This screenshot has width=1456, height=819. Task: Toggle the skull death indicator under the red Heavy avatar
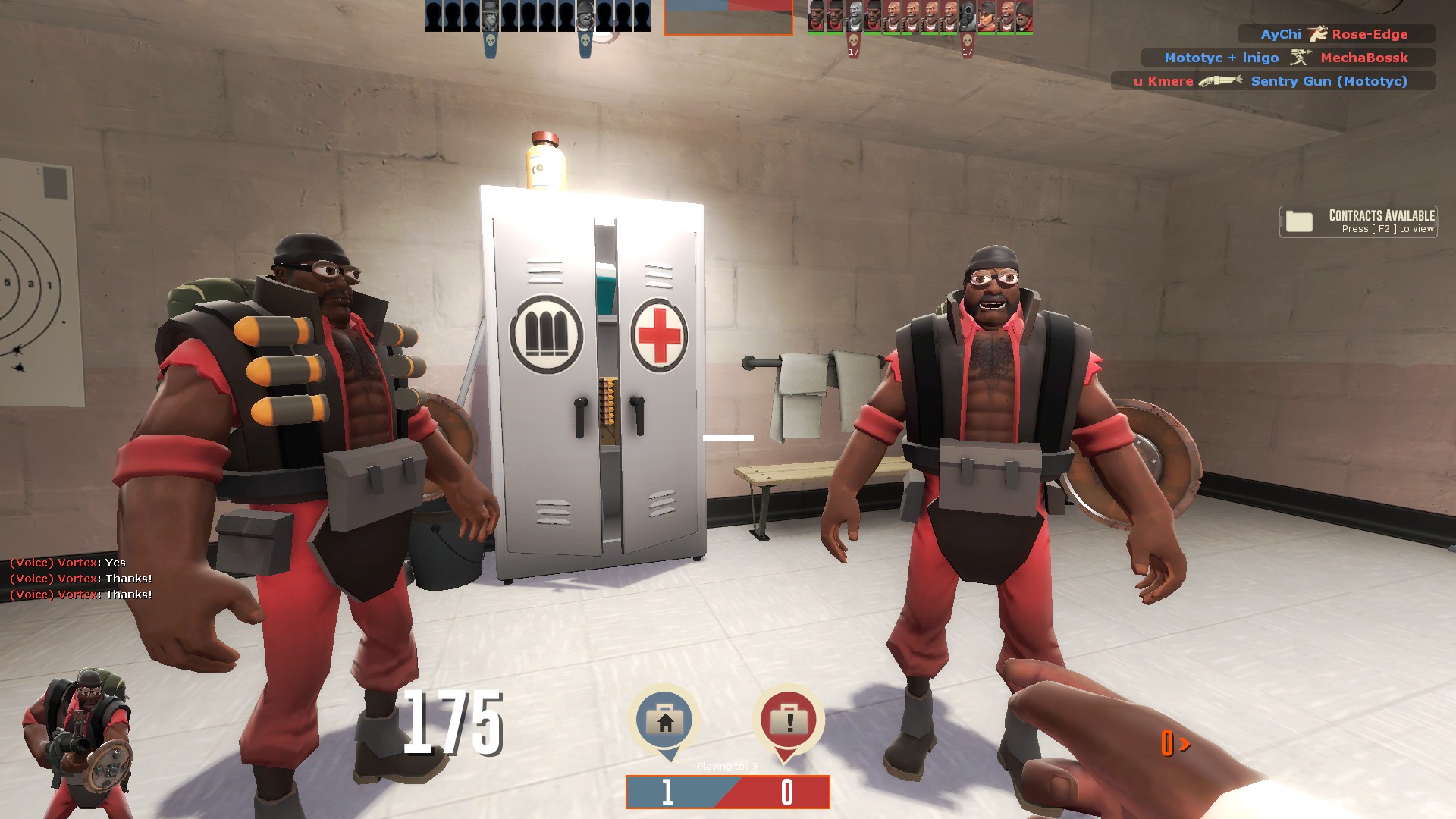tap(852, 41)
